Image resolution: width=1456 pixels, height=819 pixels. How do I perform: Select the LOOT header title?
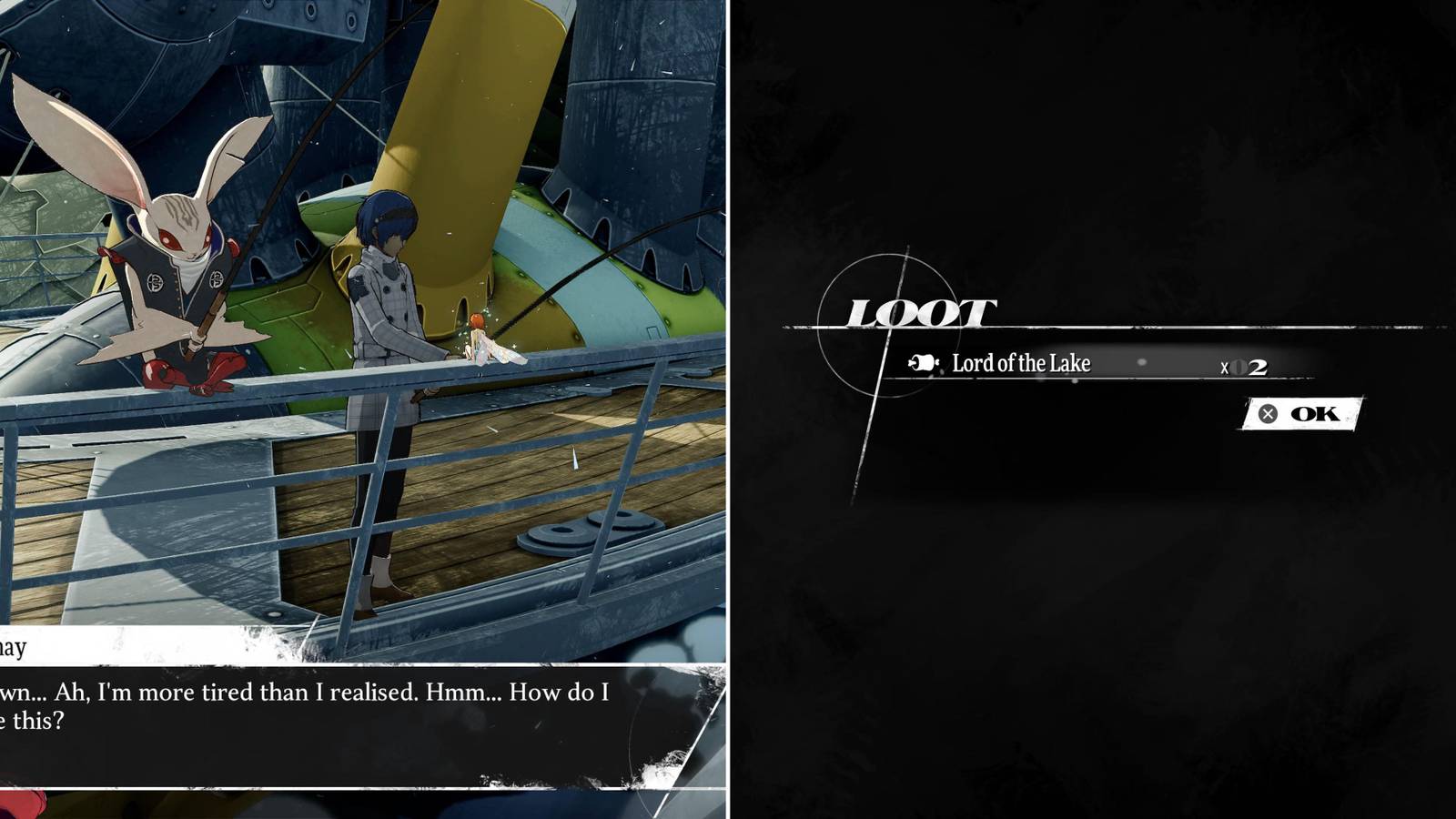click(x=921, y=309)
